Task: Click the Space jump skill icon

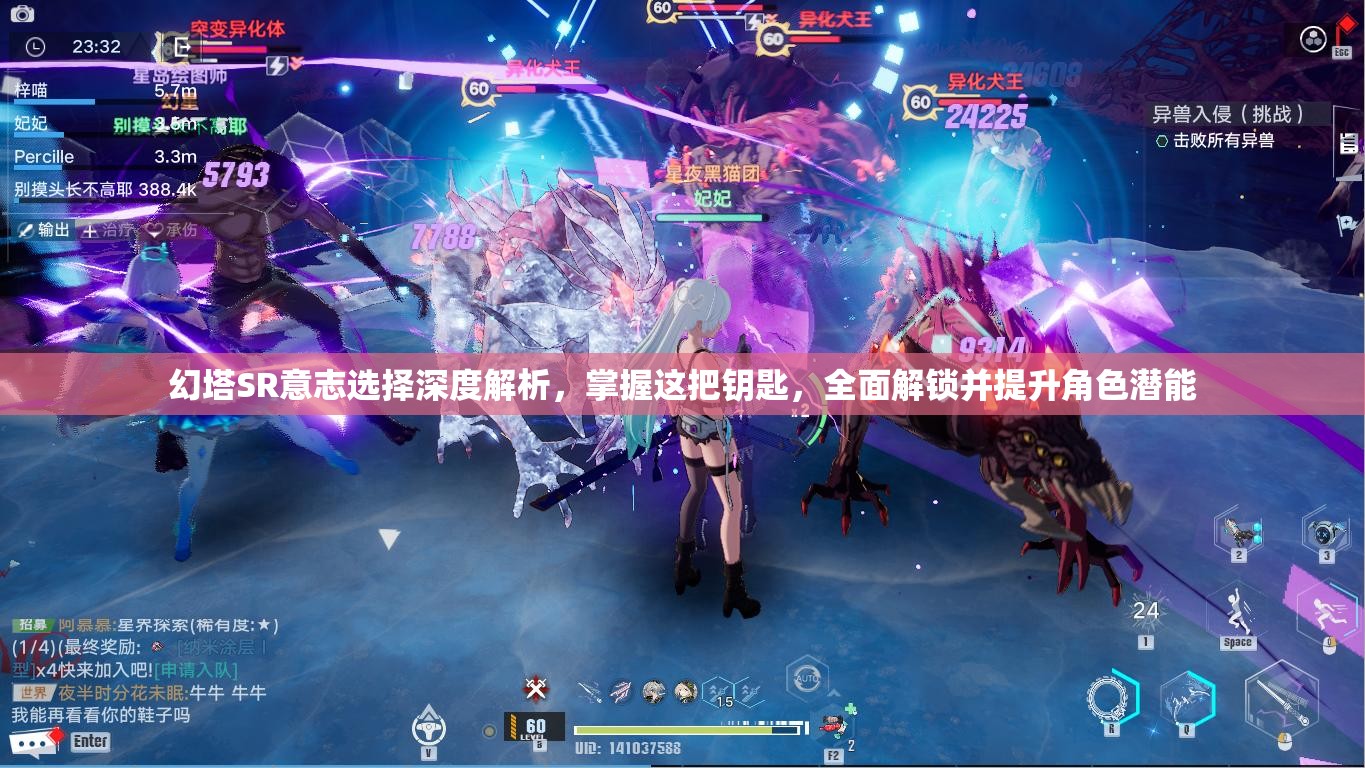Action: [x=1237, y=610]
